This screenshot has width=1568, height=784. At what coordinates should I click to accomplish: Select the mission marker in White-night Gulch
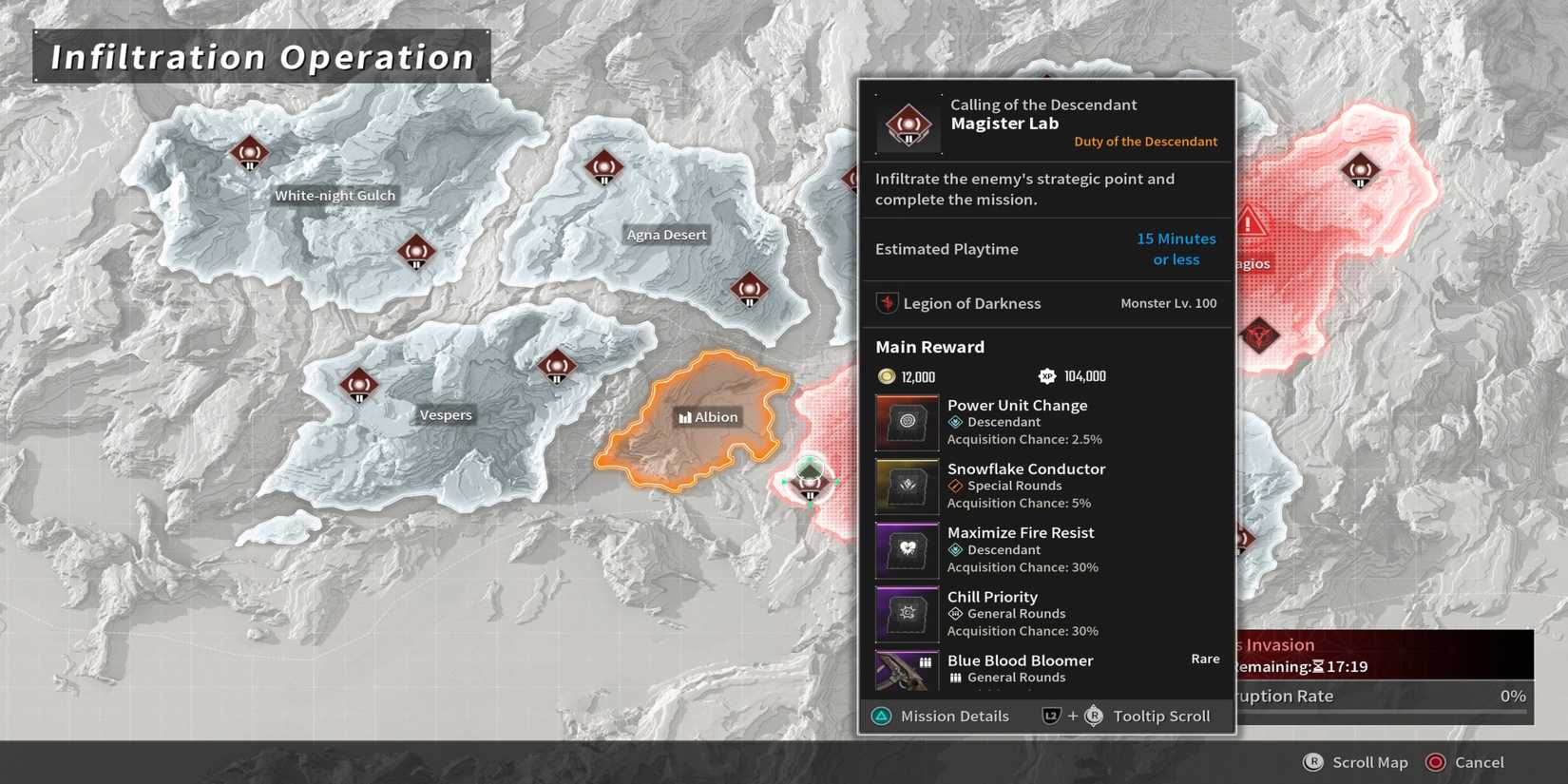pyautogui.click(x=250, y=152)
